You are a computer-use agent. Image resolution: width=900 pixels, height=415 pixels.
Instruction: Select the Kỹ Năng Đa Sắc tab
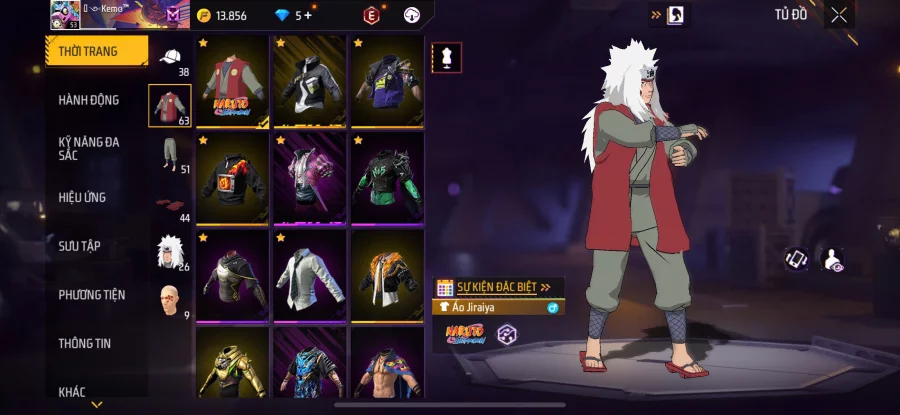click(x=89, y=148)
